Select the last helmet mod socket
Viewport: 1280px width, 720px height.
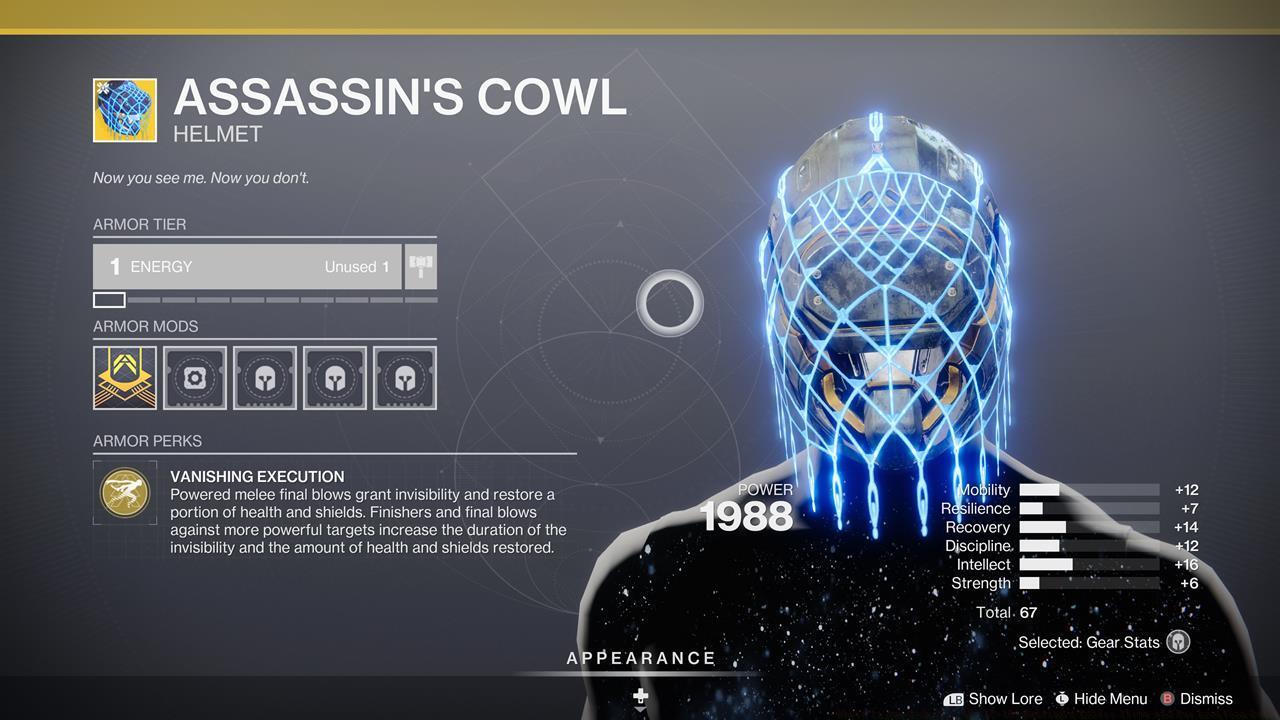[404, 377]
